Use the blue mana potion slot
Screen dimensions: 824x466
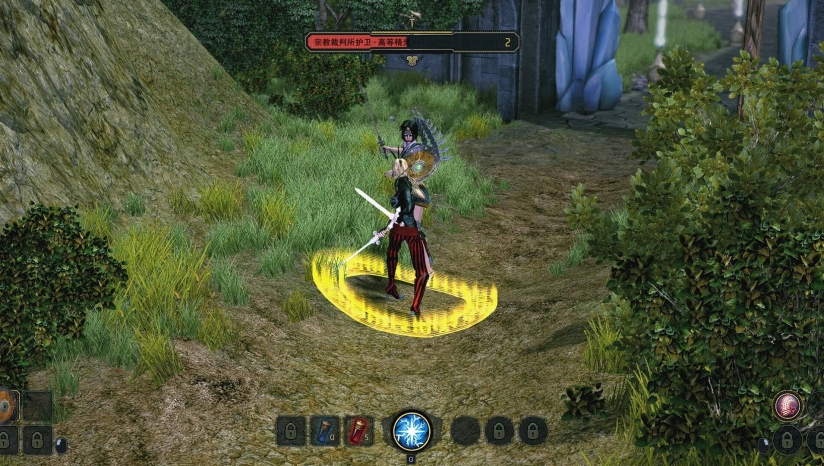tap(324, 431)
